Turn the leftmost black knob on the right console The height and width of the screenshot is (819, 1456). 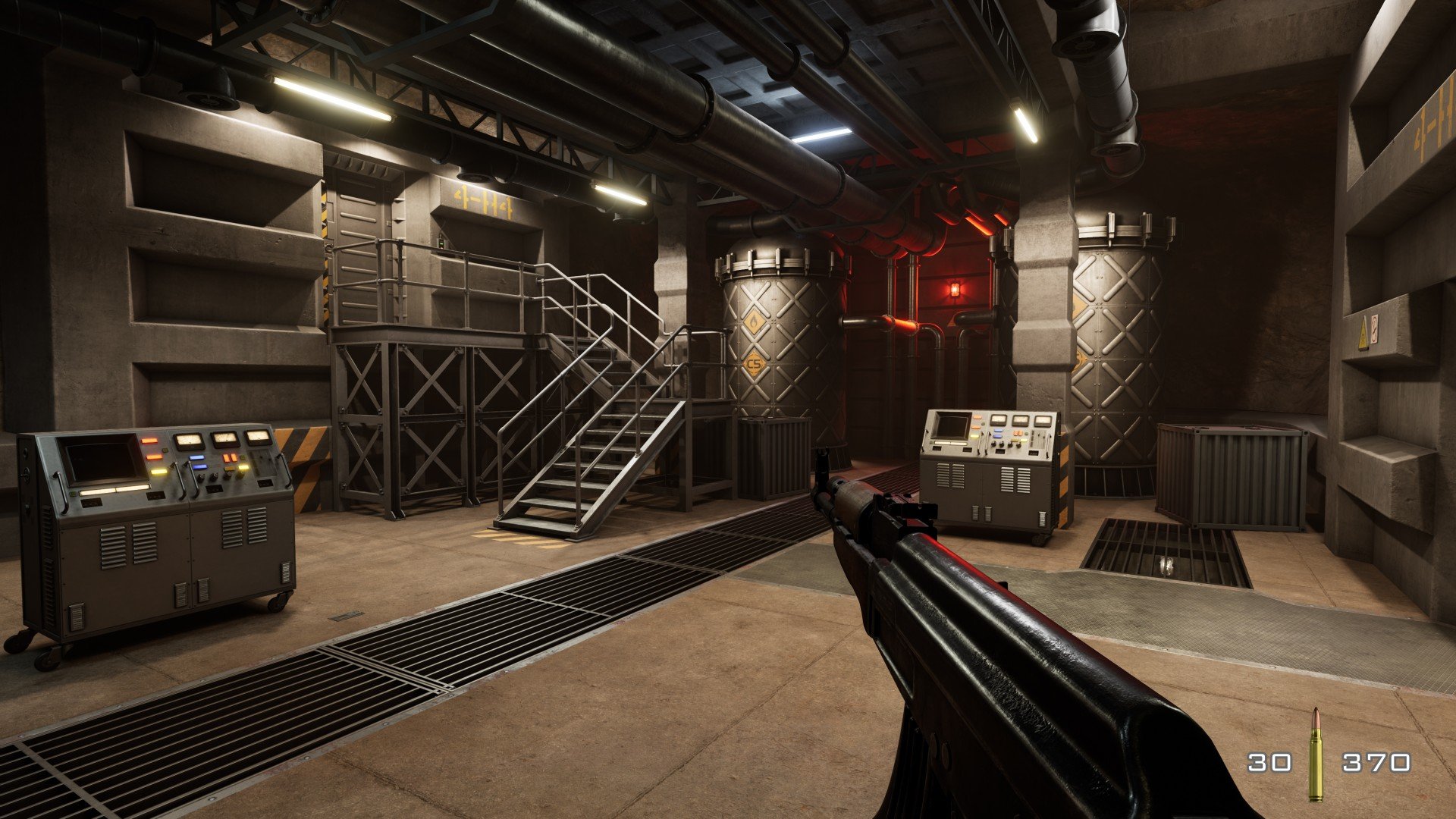(993, 444)
